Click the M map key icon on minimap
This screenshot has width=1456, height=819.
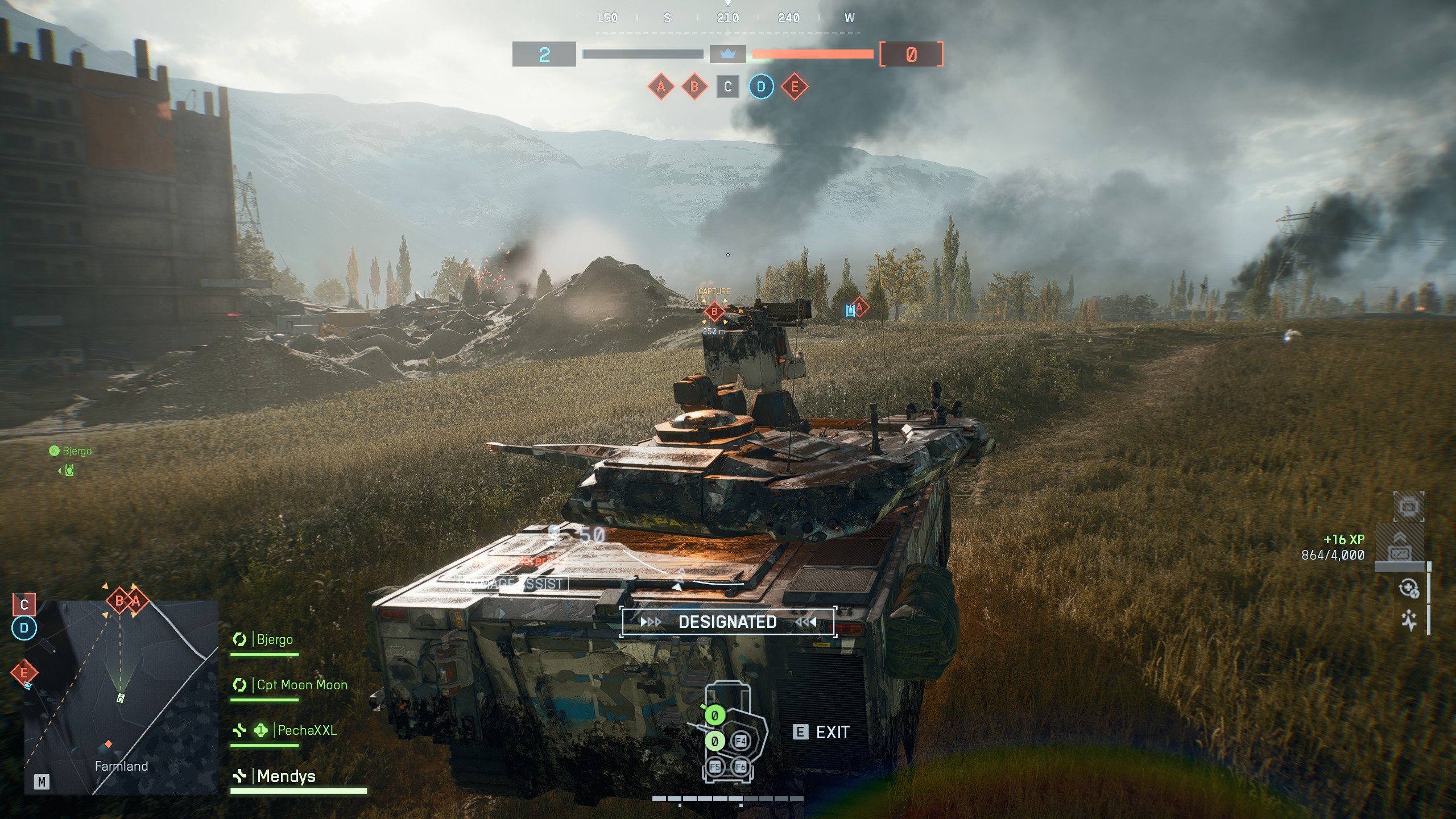click(x=42, y=782)
